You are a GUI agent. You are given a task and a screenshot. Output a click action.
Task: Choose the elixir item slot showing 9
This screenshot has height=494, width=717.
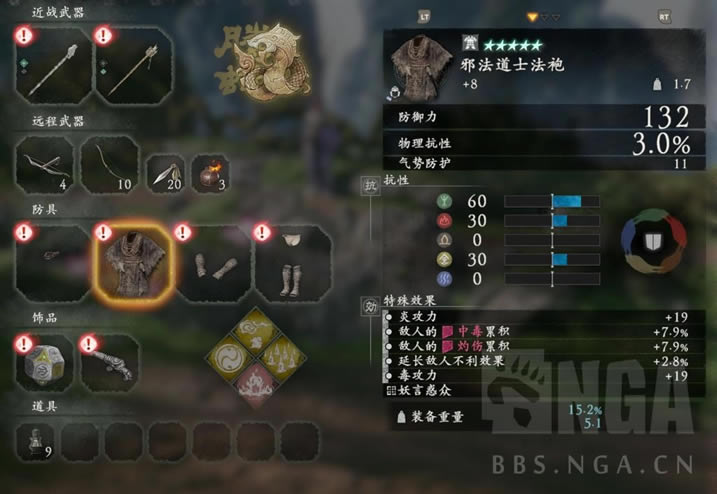coord(35,441)
